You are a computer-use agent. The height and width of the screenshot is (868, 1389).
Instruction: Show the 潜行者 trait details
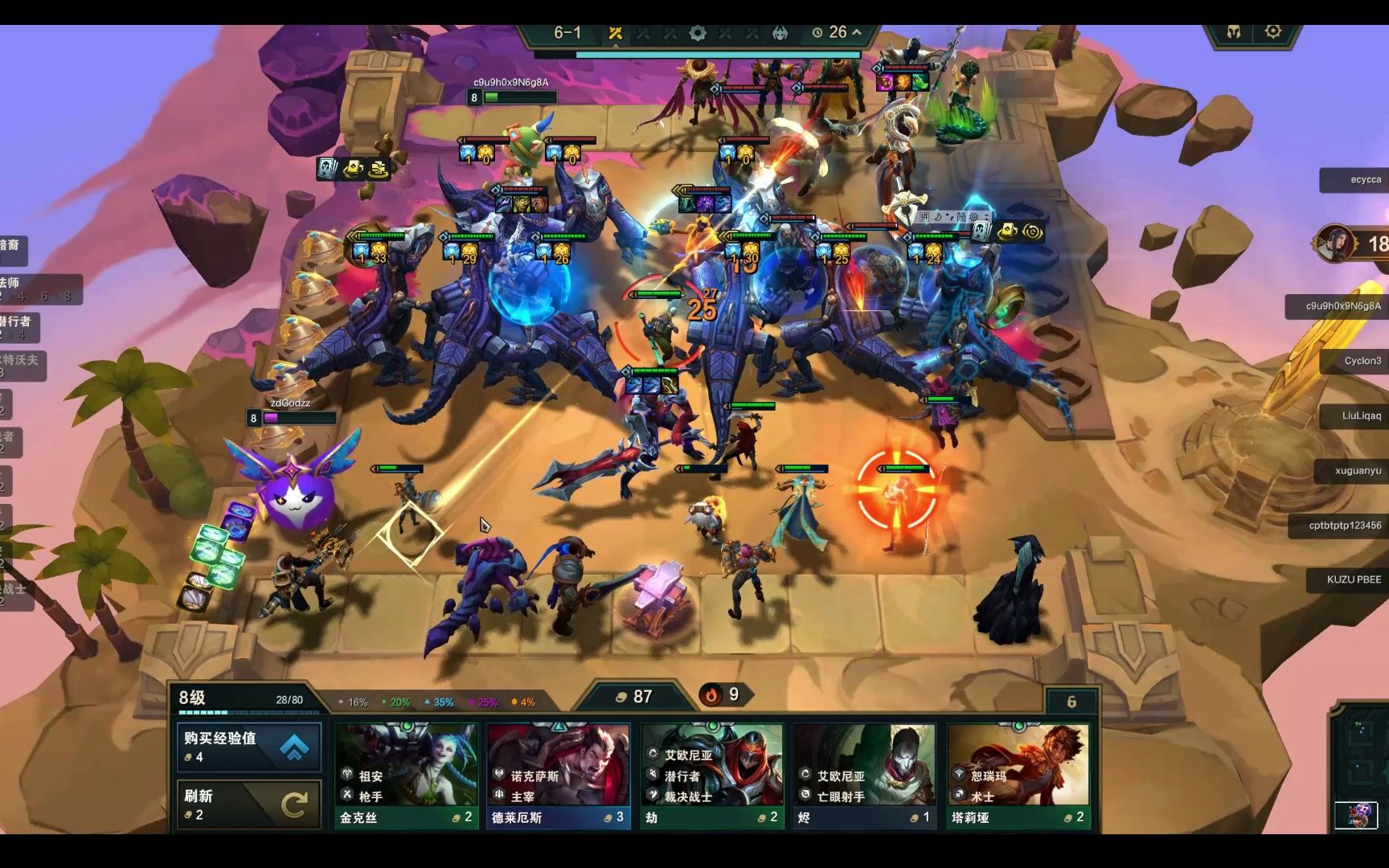click(x=20, y=327)
